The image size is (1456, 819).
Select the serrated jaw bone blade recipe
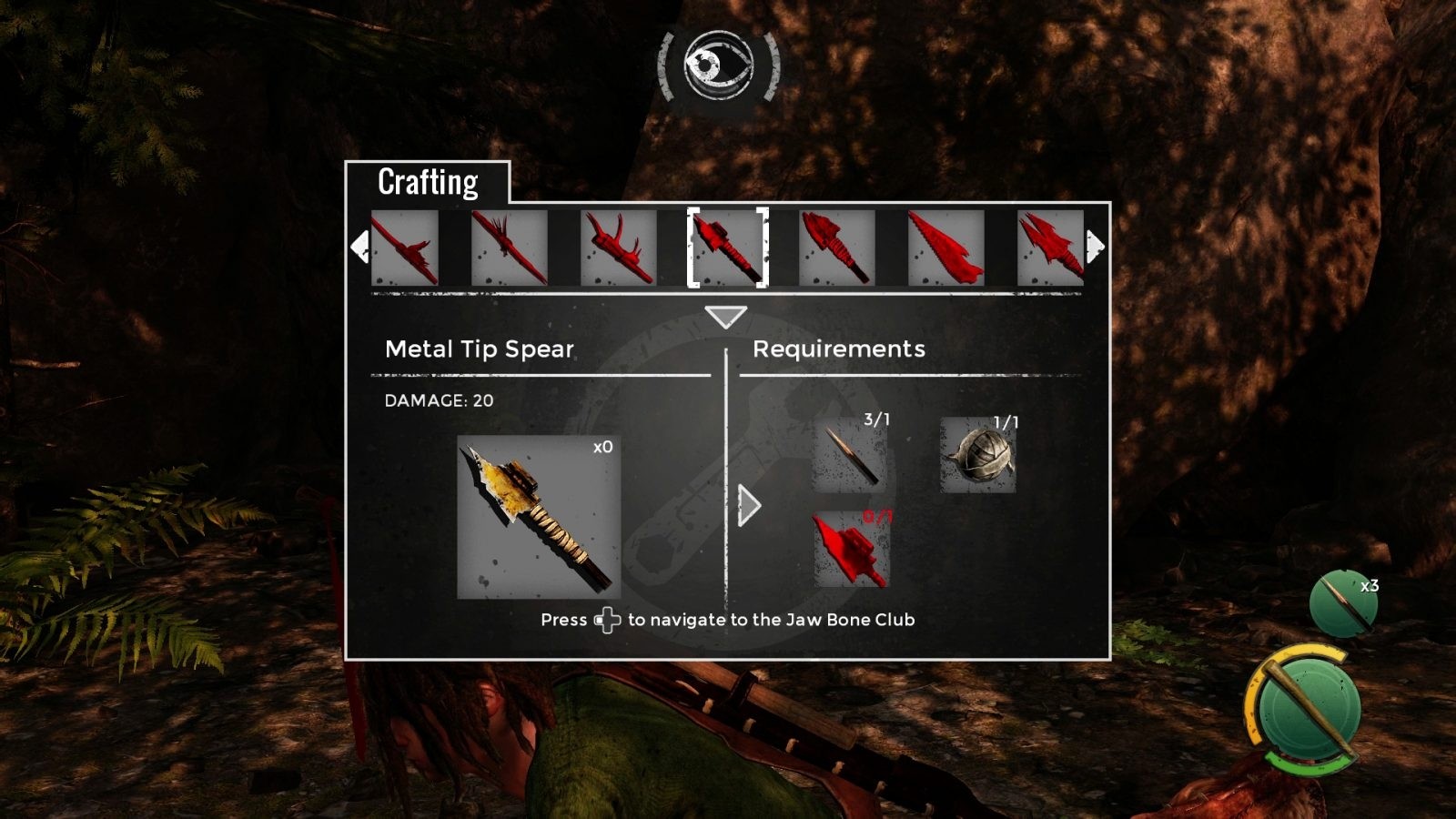pyautogui.click(x=945, y=248)
